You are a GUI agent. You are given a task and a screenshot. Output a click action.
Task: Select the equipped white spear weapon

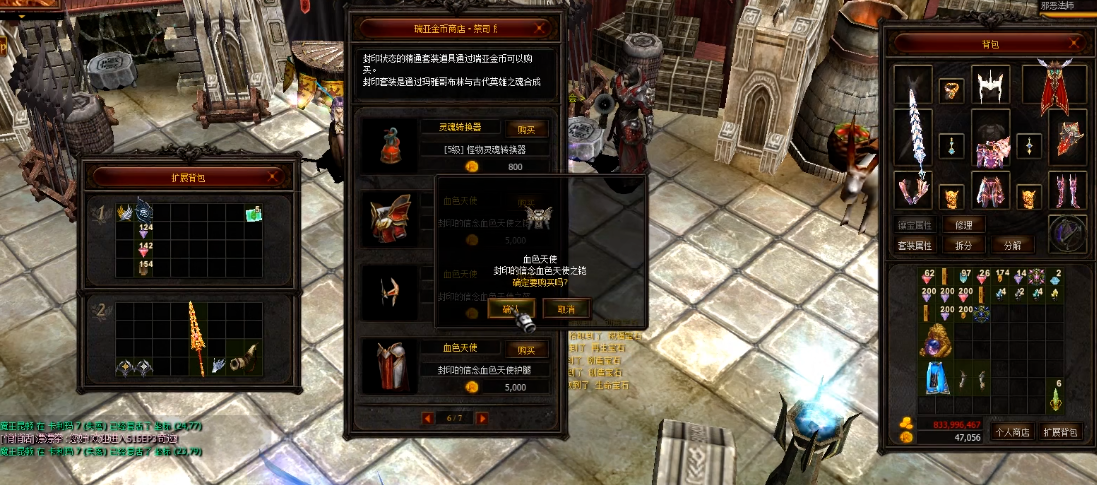tap(913, 127)
